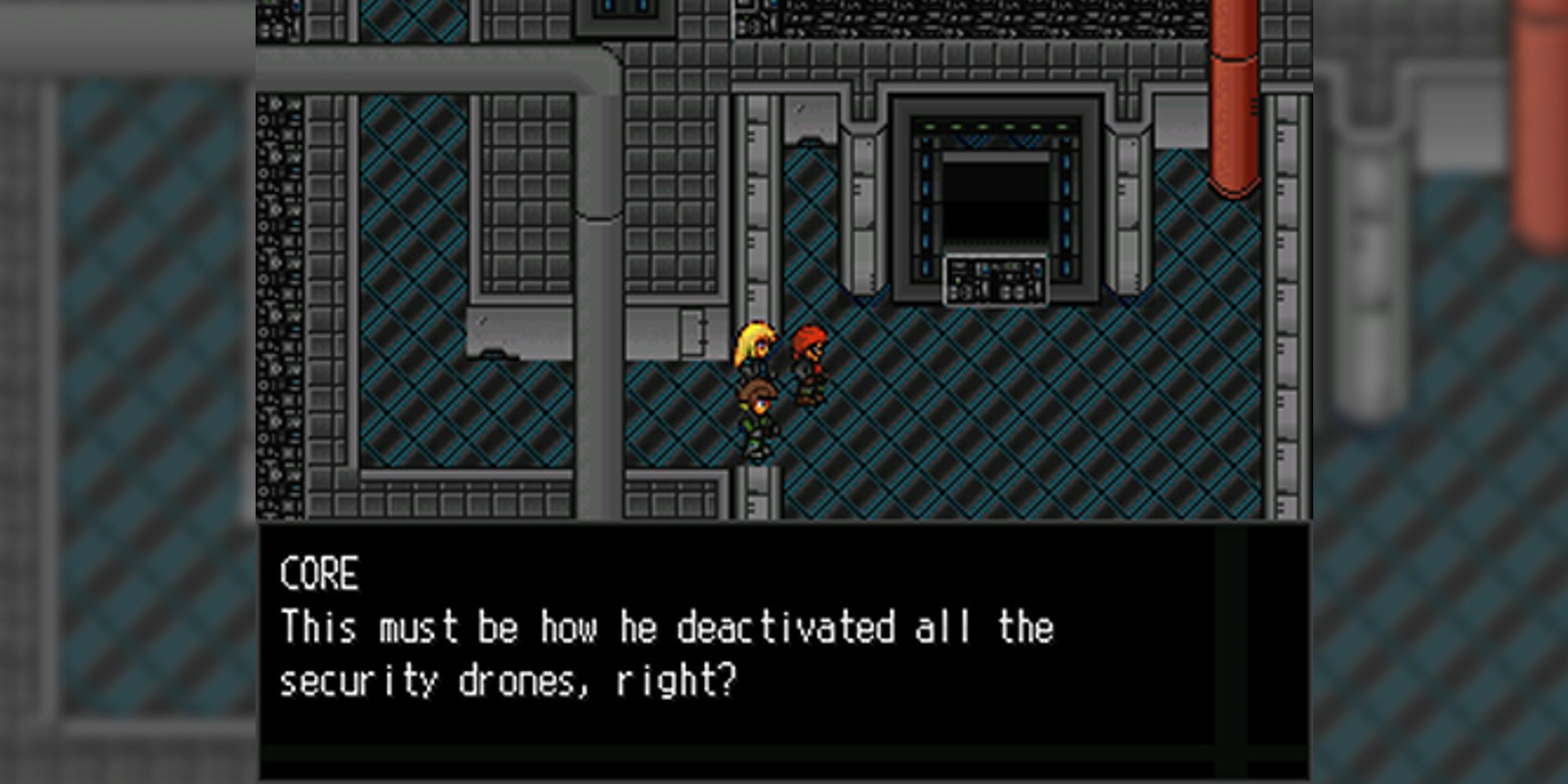Toggle the leftmost green indicator light on the machine
Screen dimensions: 1568x784
(x=930, y=127)
